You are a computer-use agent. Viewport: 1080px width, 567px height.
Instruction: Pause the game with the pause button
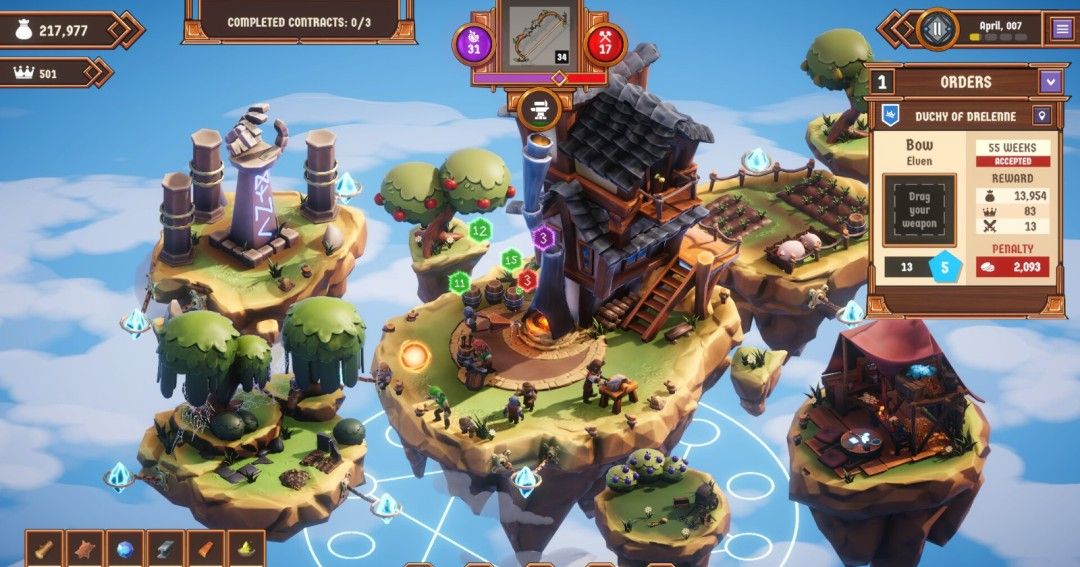coord(937,29)
